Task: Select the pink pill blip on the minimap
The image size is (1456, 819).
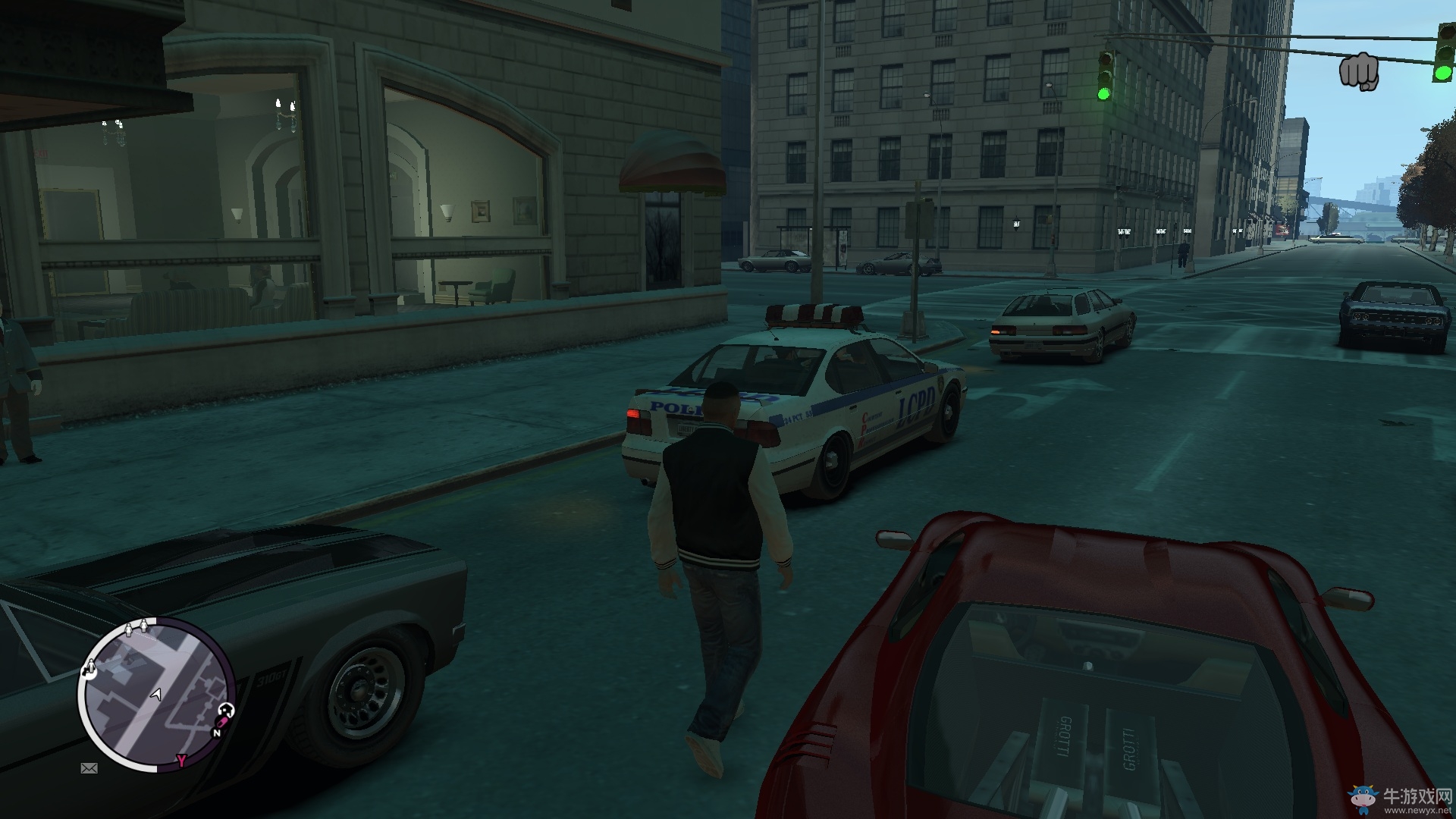Action: point(222,721)
